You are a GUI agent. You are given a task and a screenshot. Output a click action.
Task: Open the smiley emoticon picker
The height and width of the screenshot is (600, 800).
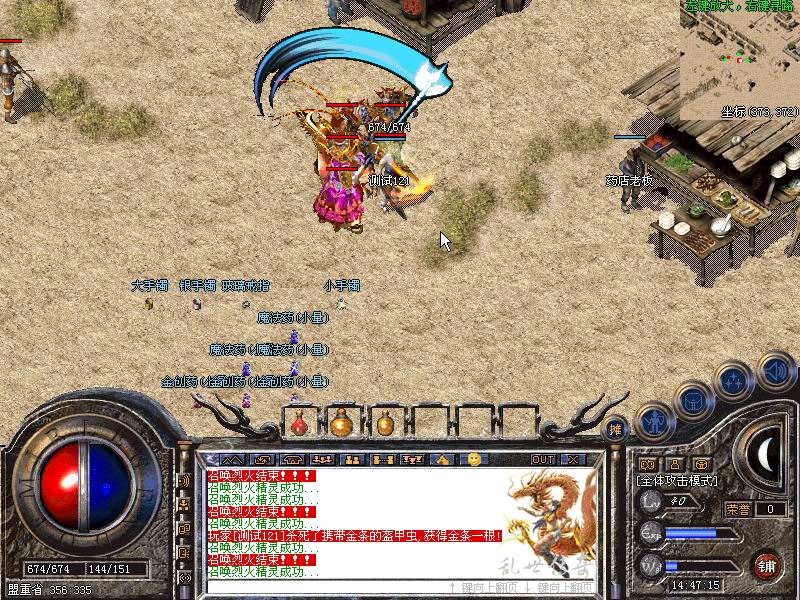coord(474,459)
